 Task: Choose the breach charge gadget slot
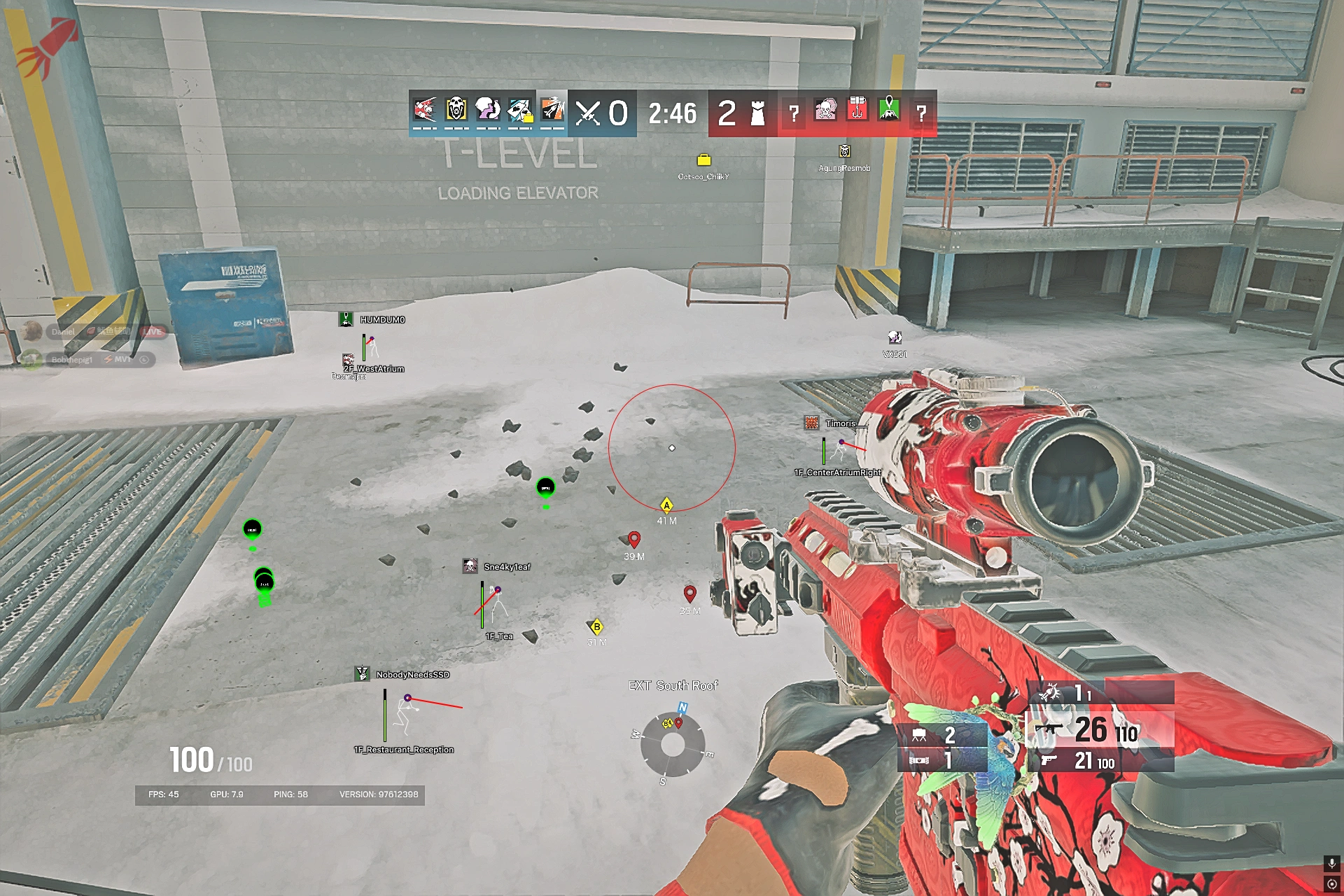pos(941,760)
